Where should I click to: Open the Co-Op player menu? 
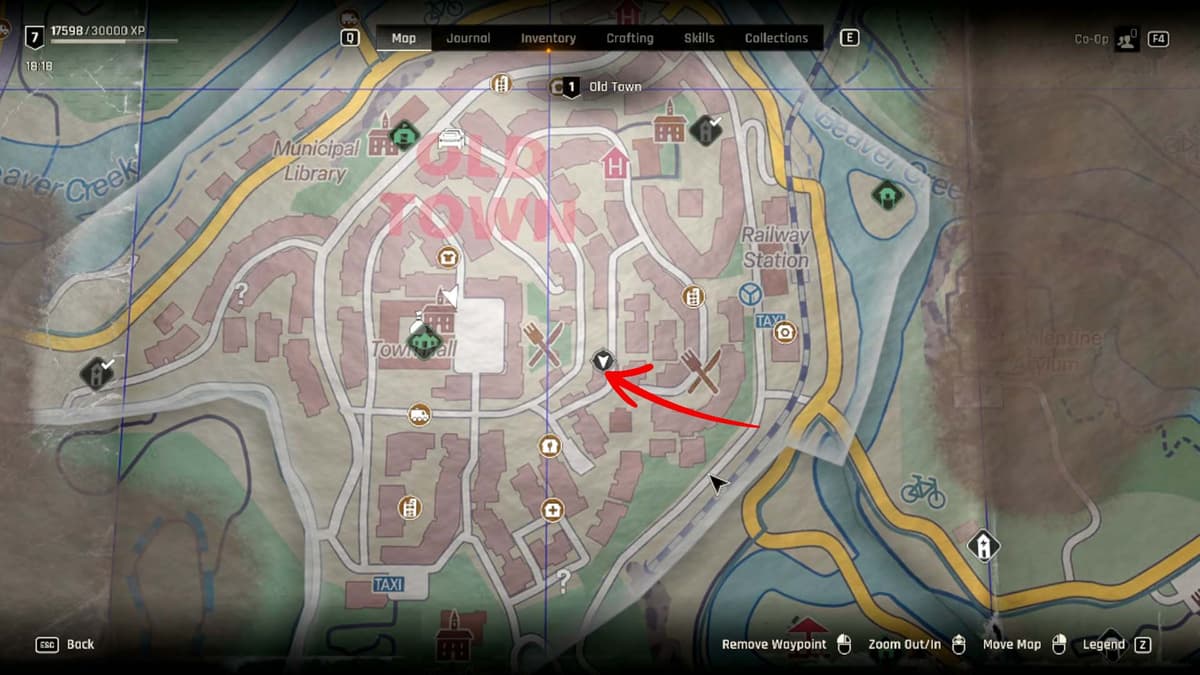(x=1126, y=39)
